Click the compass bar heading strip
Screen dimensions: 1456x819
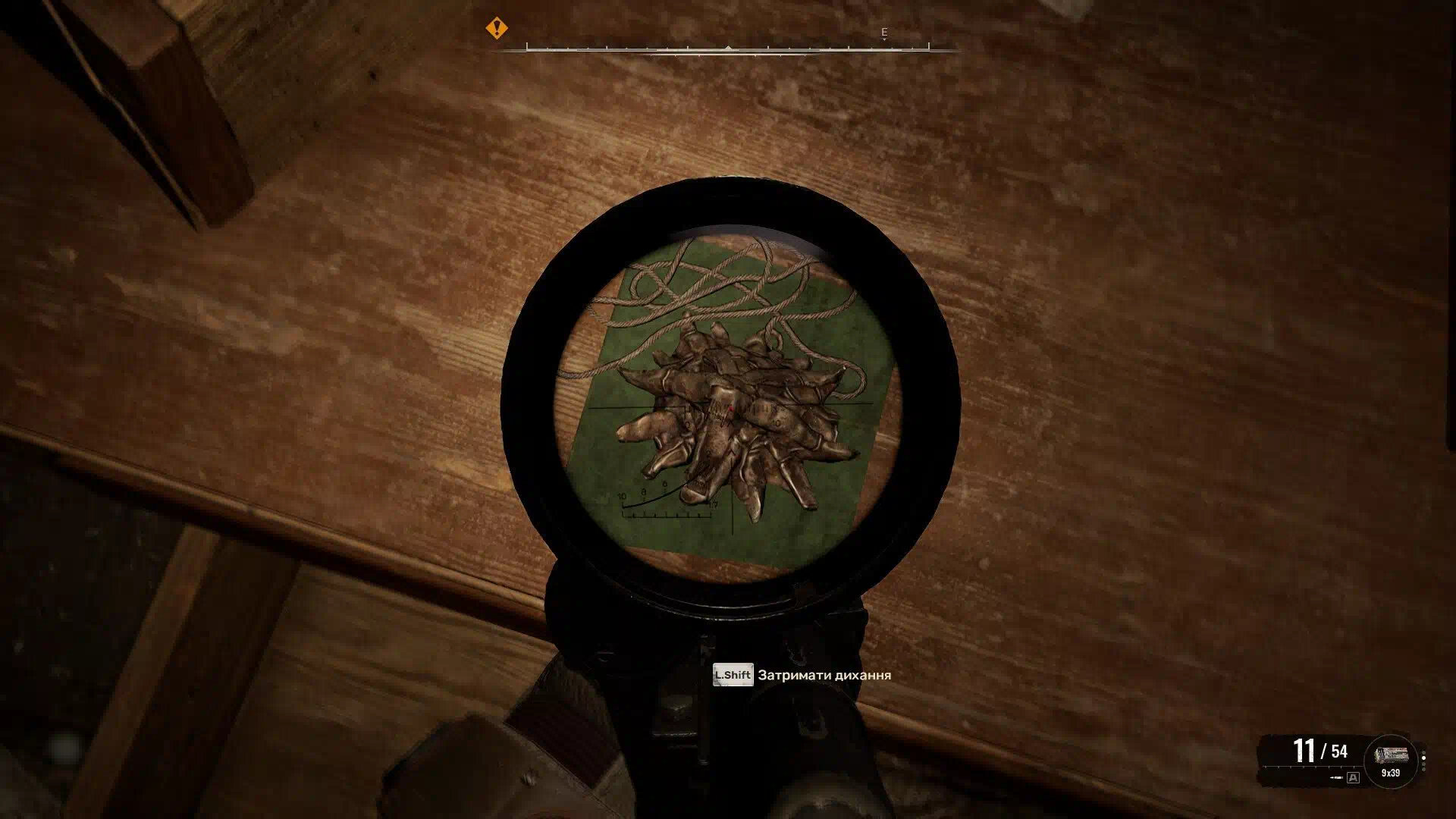coord(727,49)
